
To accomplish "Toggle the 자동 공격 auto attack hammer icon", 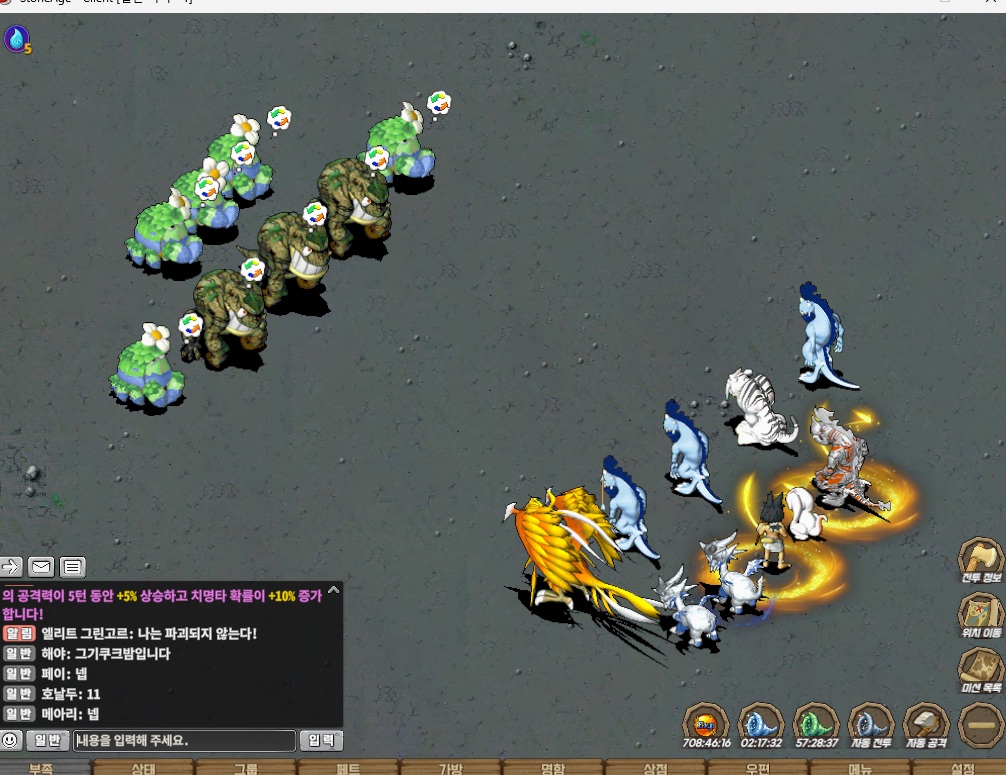I will pos(926,722).
